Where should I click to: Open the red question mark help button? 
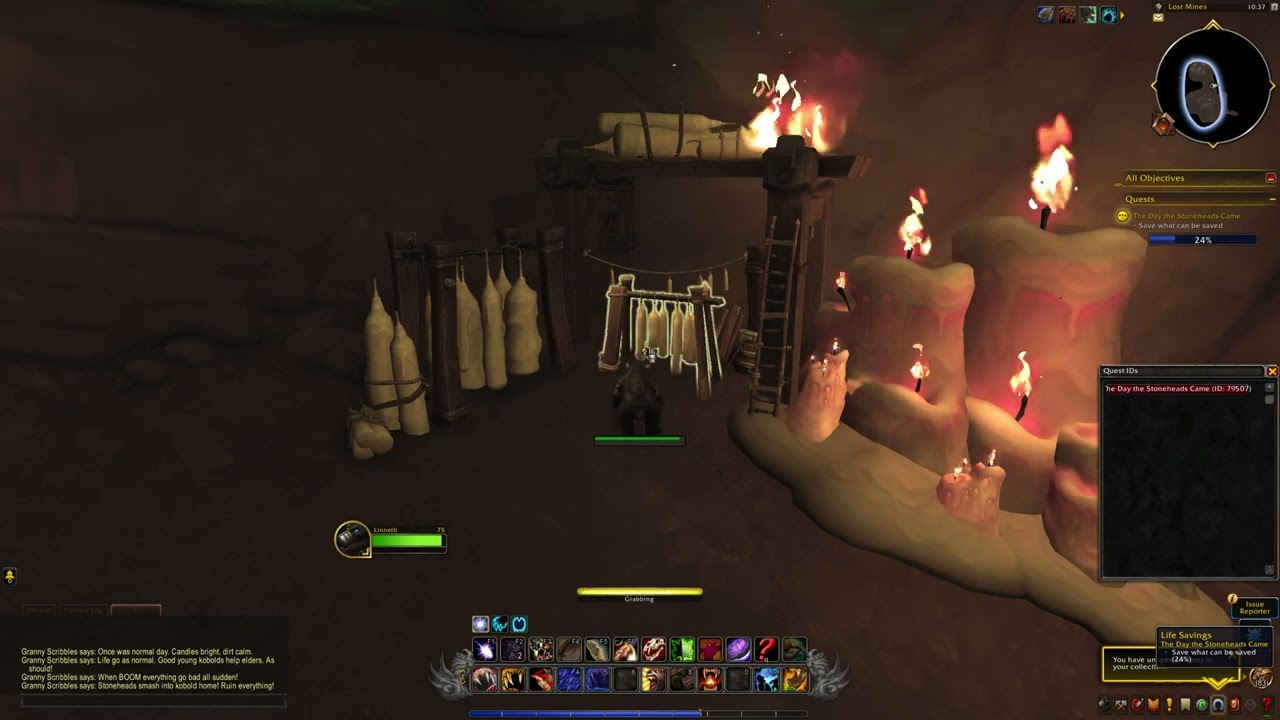(x=1266, y=705)
